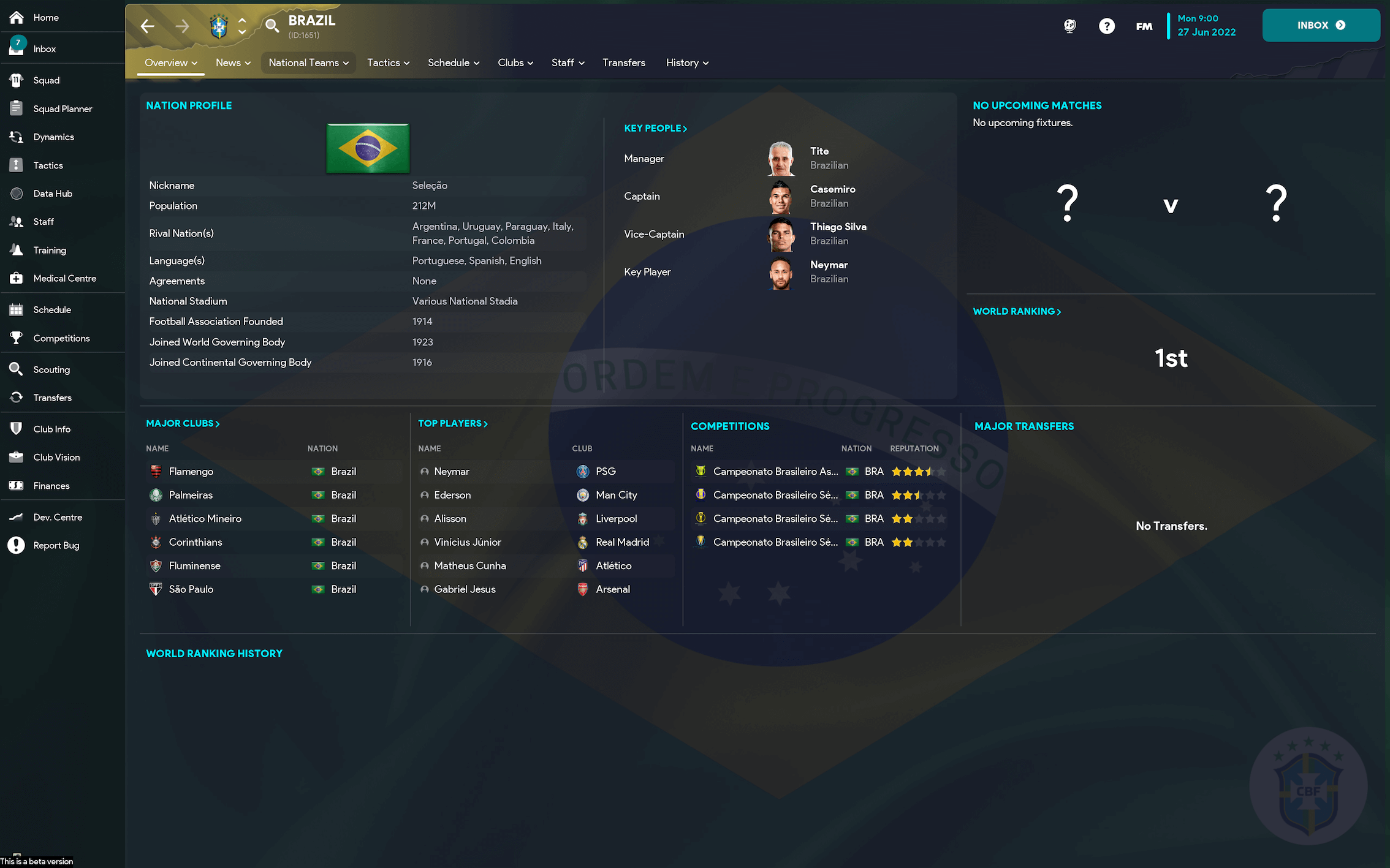Switch to the Transfers tab

click(624, 62)
